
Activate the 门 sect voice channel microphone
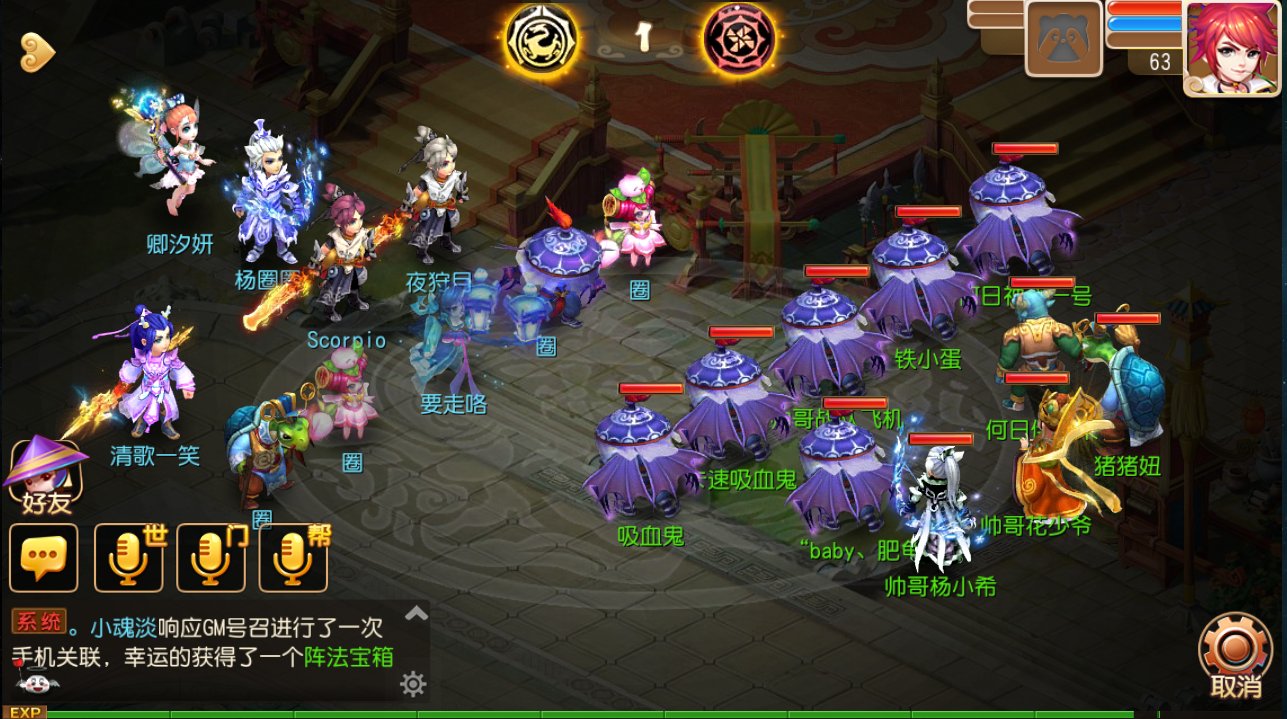[211, 557]
